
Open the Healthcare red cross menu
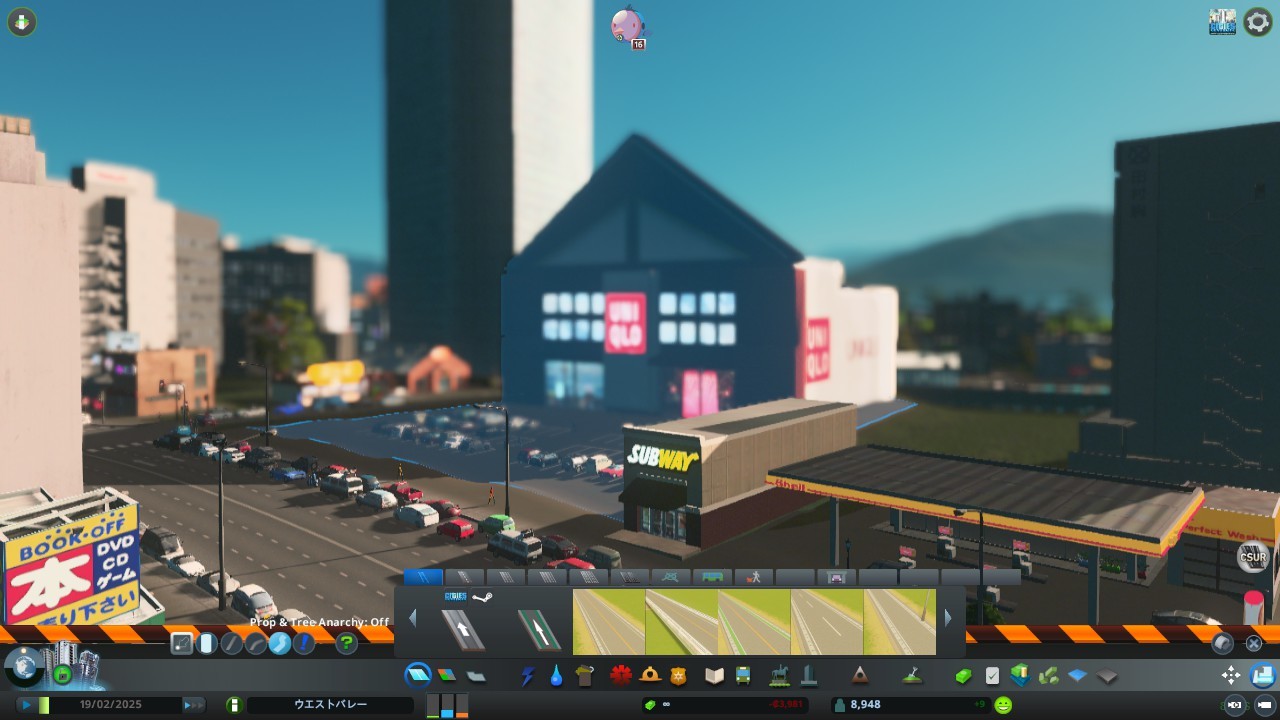pyautogui.click(x=621, y=676)
